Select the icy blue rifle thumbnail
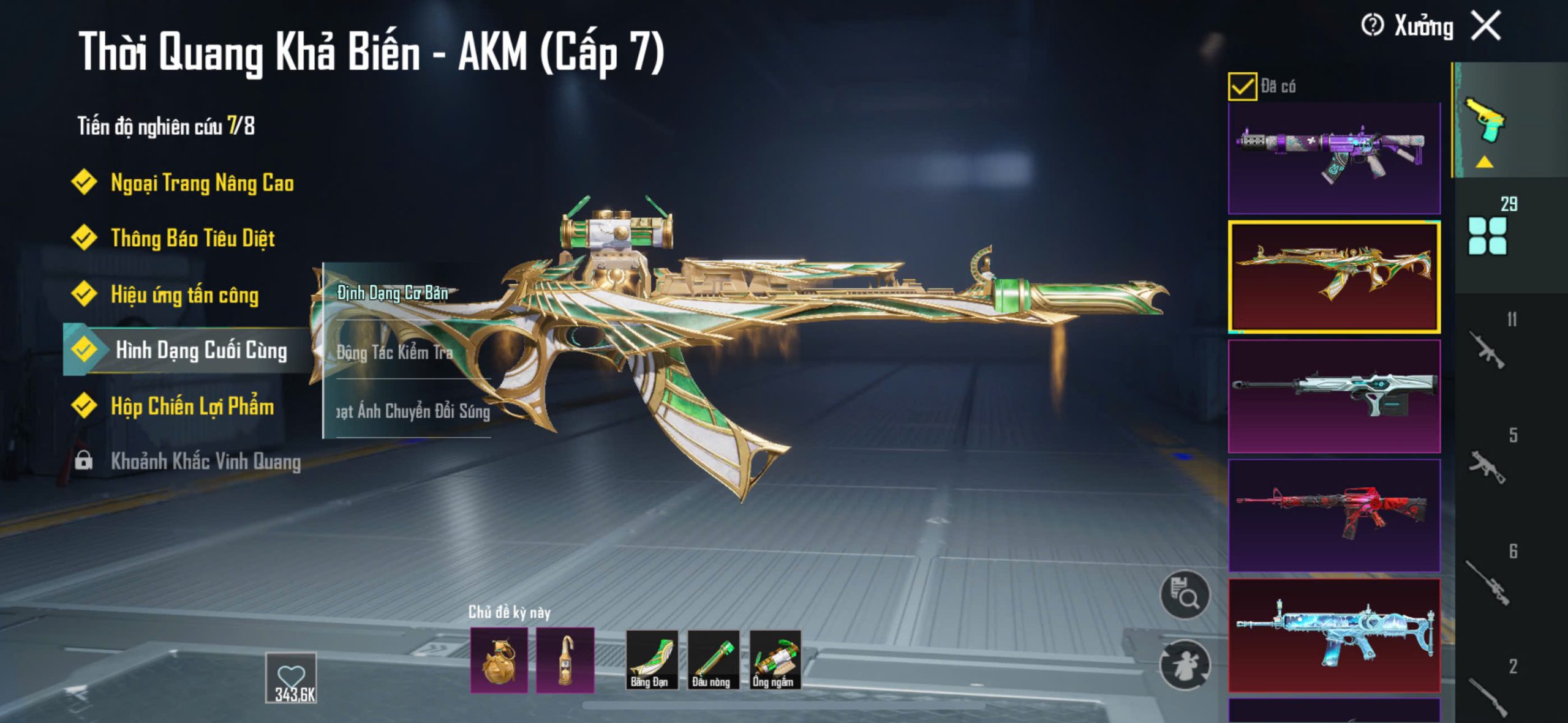This screenshot has width=1568, height=723. tap(1334, 635)
